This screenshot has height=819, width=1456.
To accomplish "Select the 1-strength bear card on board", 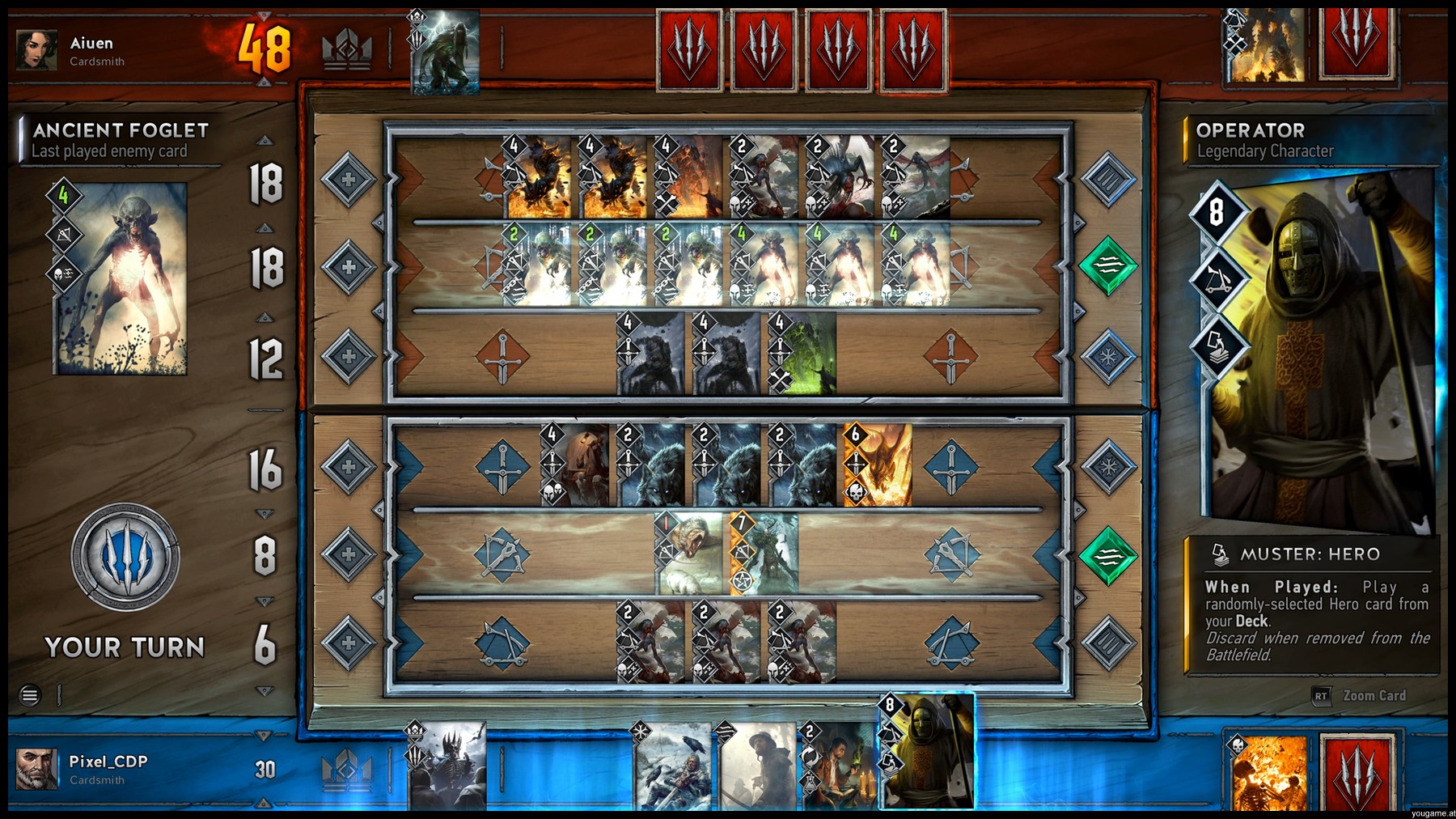I will [688, 554].
